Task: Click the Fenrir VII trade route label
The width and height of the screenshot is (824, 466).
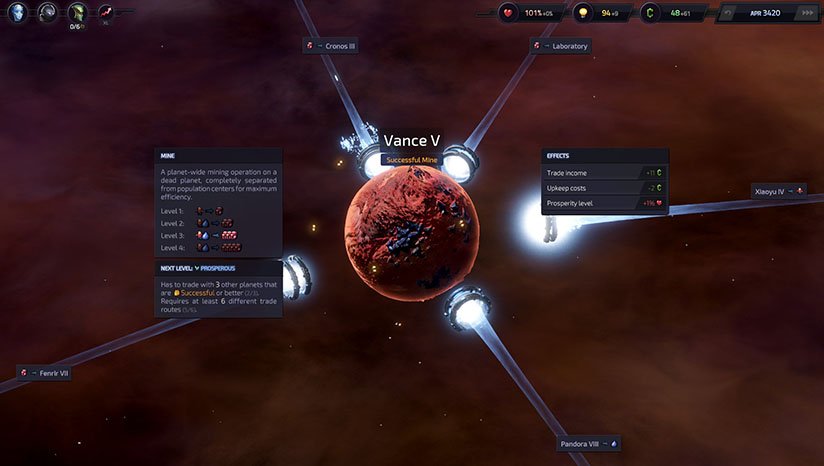Action: 44,373
